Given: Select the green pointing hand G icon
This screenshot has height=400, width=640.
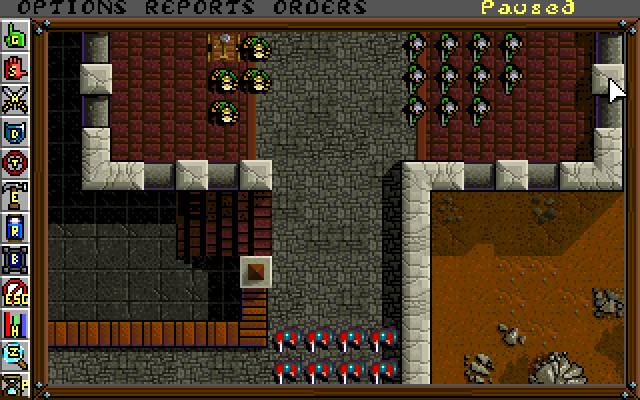Looking at the screenshot, I should coord(16,39).
